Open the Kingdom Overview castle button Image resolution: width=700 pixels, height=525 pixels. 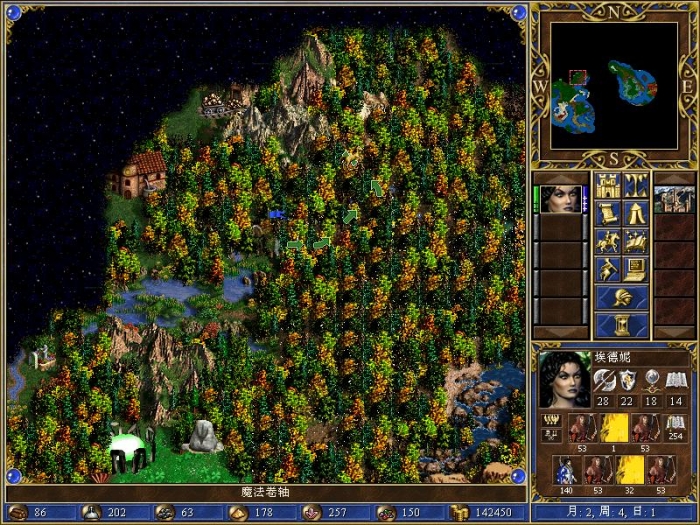pyautogui.click(x=607, y=185)
